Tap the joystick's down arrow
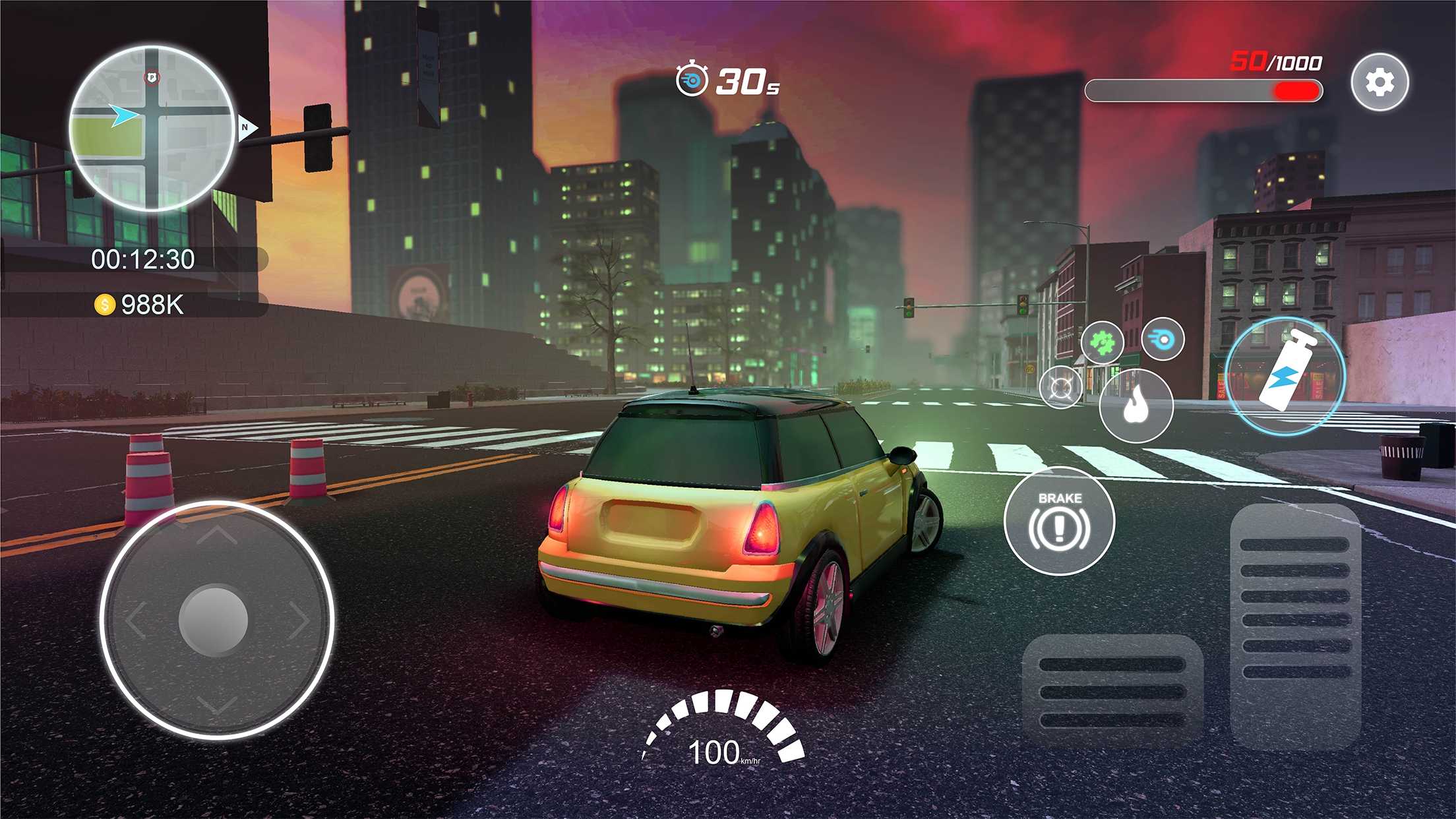Screen dimensions: 1456x819 tap(216, 705)
